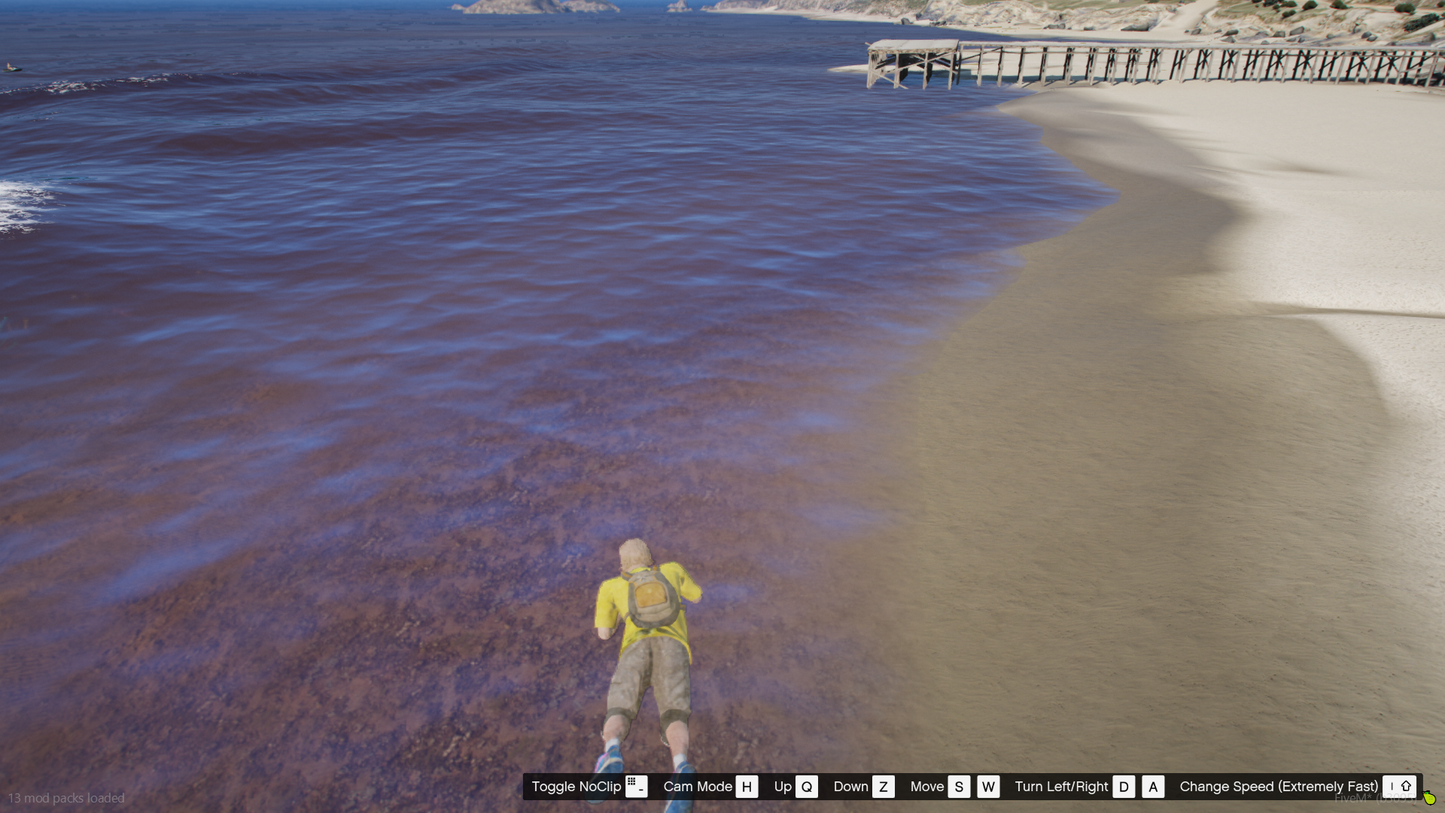Click the Move label in the control bar
Screen dimensions: 1445x813
click(x=927, y=786)
